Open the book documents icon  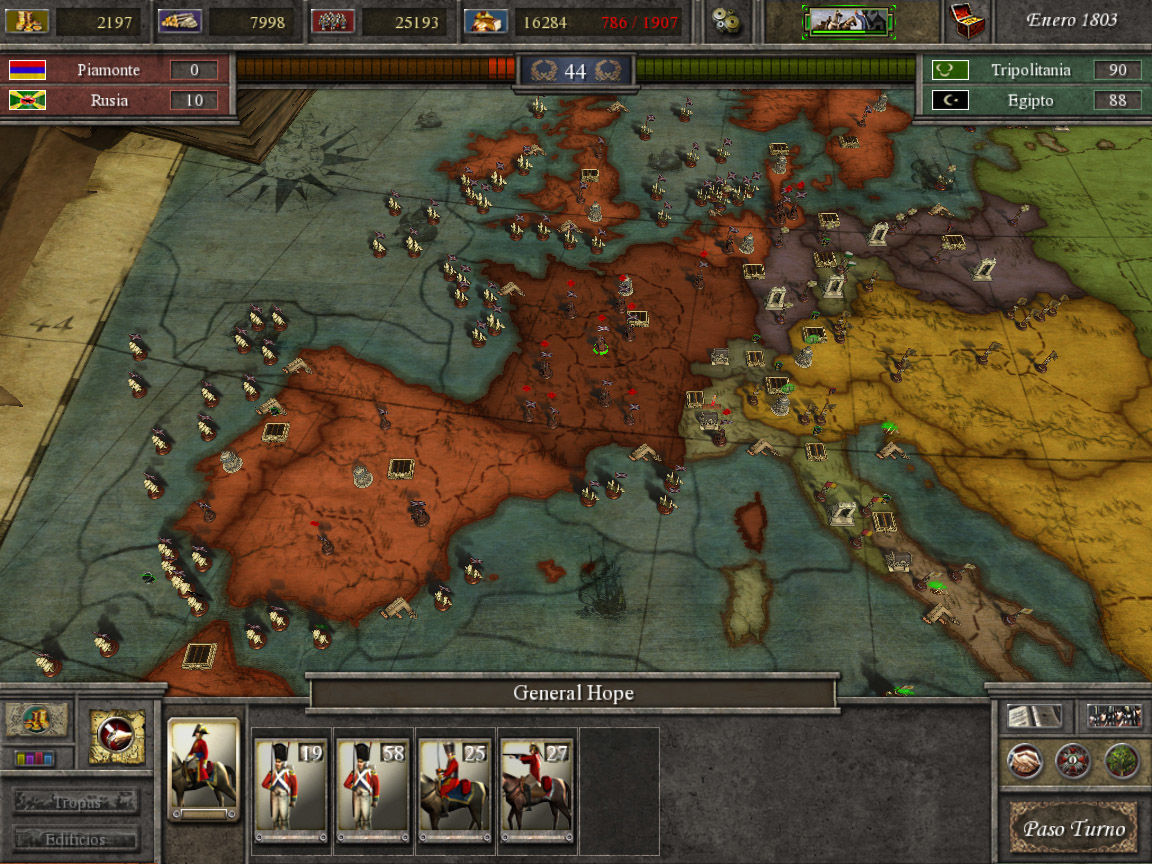[x=1034, y=716]
